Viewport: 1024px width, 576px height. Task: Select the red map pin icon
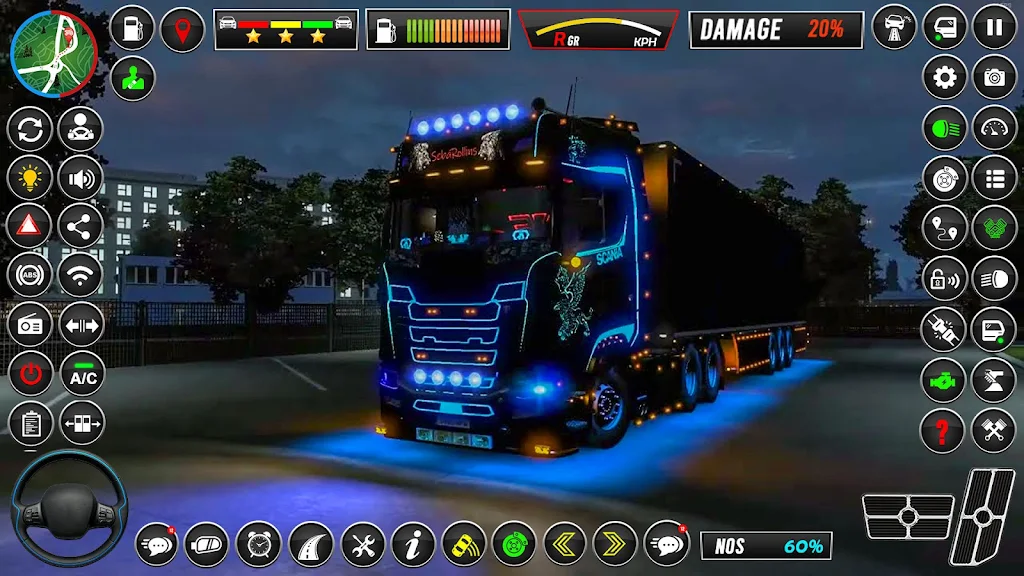point(182,28)
